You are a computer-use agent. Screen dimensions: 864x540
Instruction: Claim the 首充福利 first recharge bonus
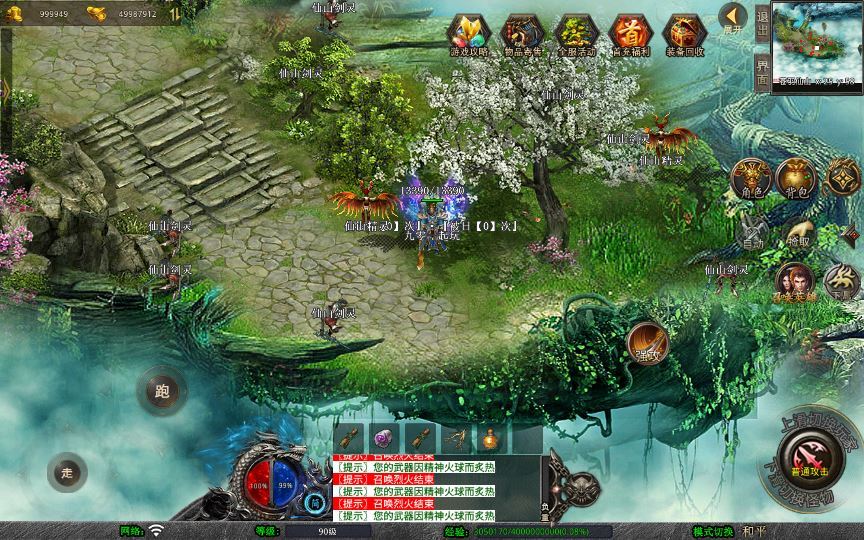pos(630,35)
